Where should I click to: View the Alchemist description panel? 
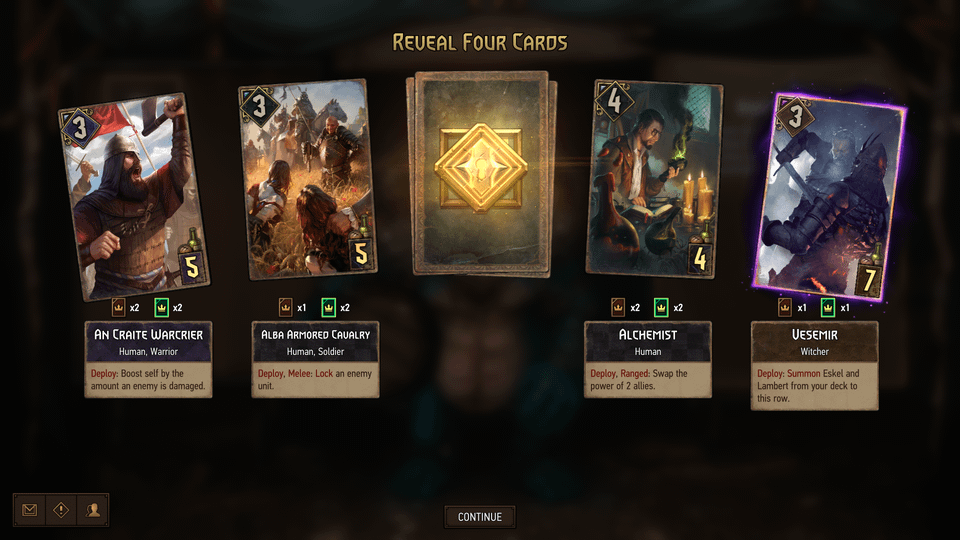[648, 360]
